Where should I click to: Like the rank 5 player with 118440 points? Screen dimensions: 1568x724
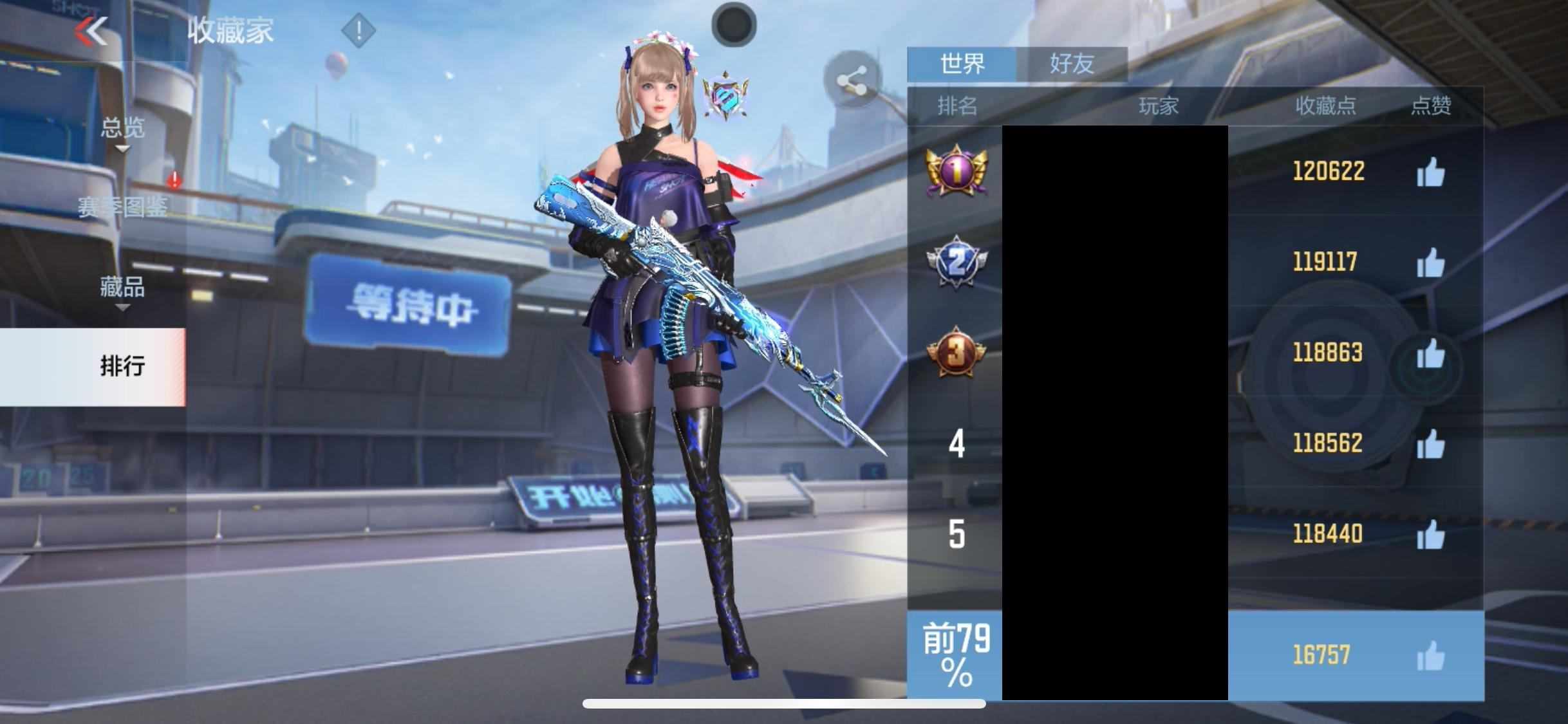pos(1430,535)
